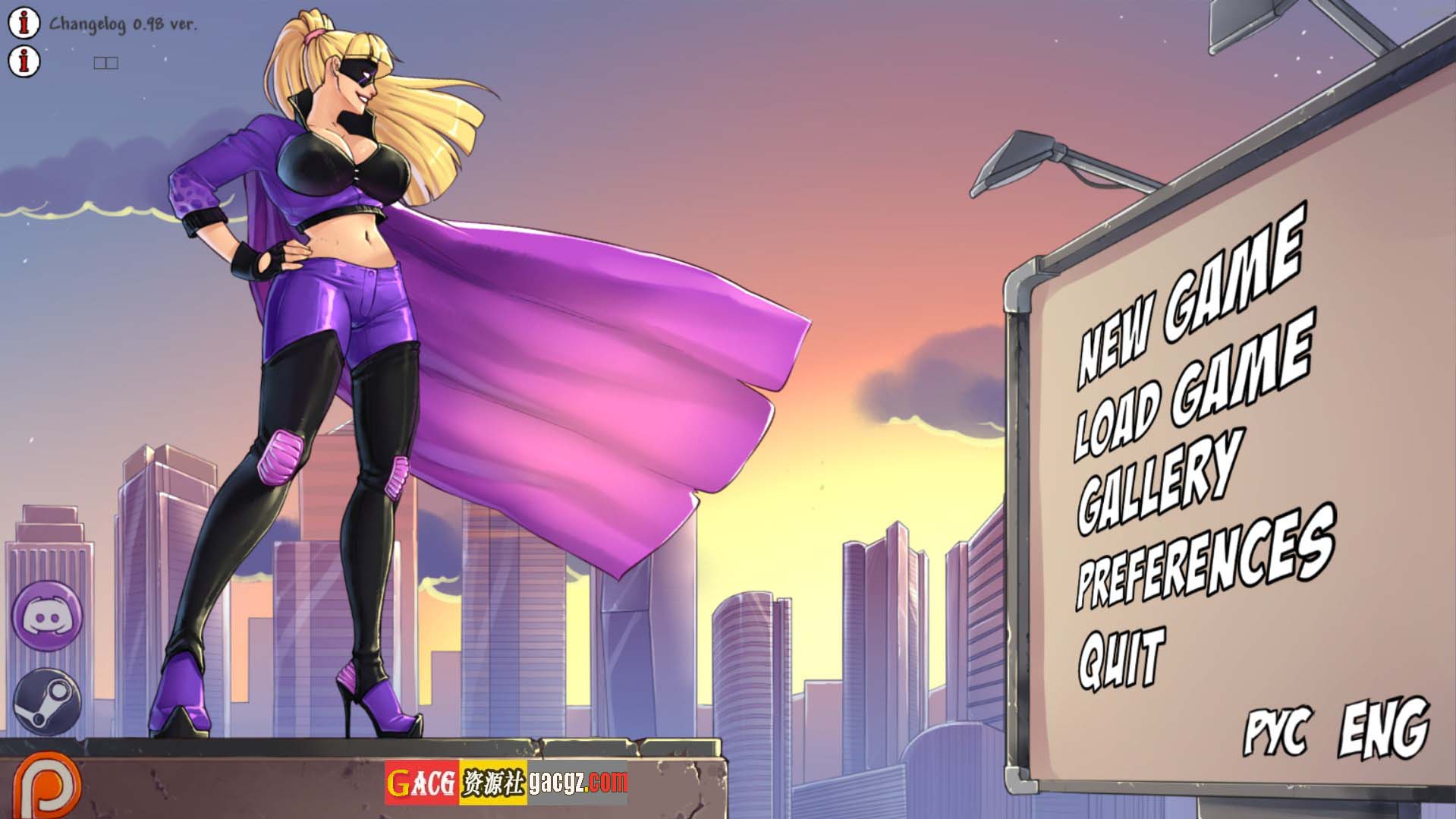Screen dimensions: 1456x819
Task: Open the Discord link icon
Action: (x=47, y=615)
